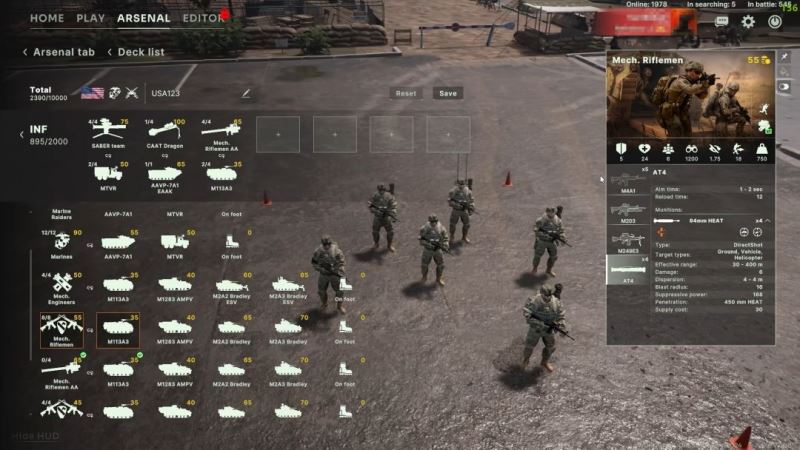This screenshot has width=800, height=450.
Task: Click the power quit icon
Action: (775, 21)
